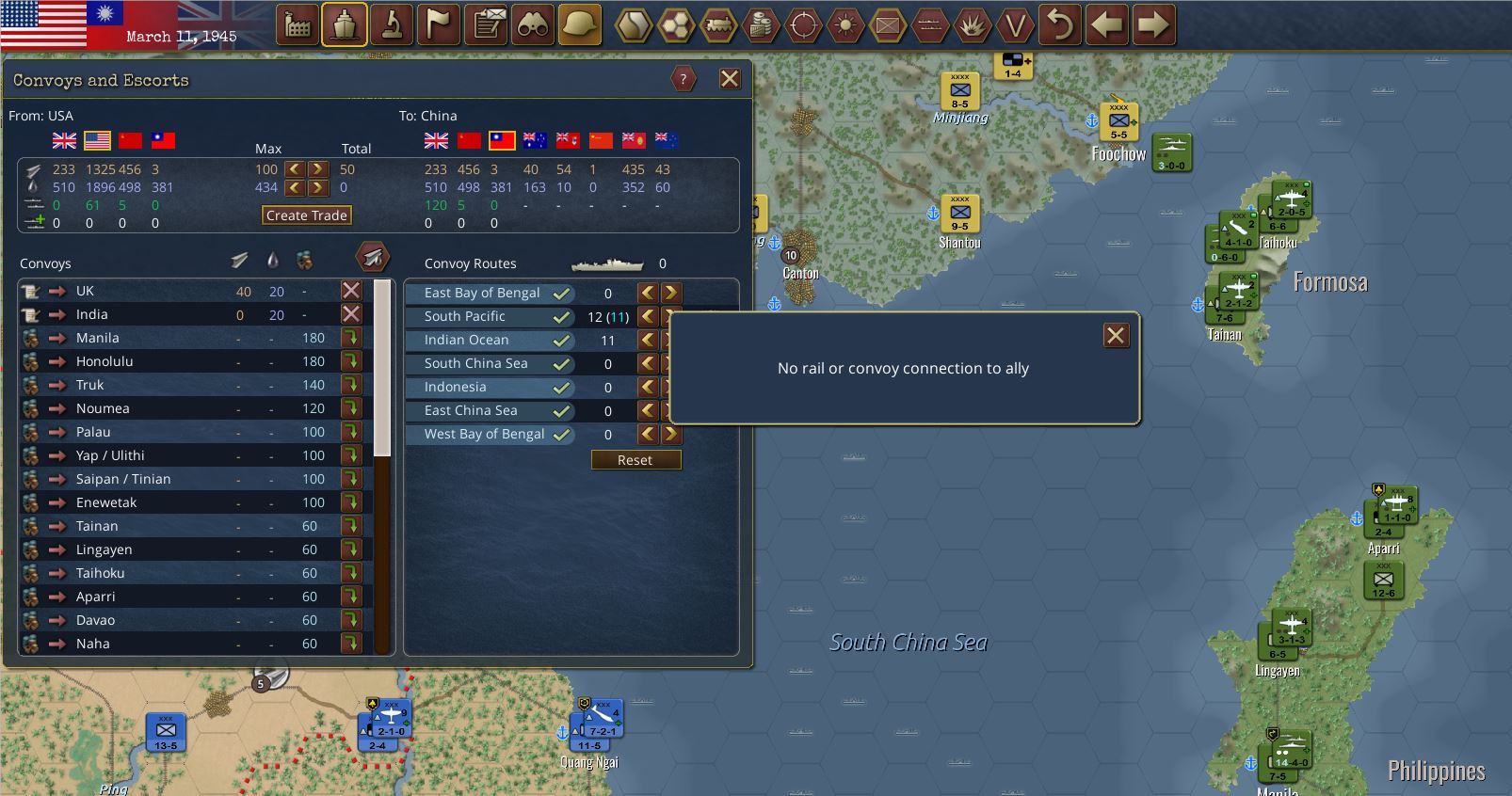Select the United States flag under From

tap(97, 140)
